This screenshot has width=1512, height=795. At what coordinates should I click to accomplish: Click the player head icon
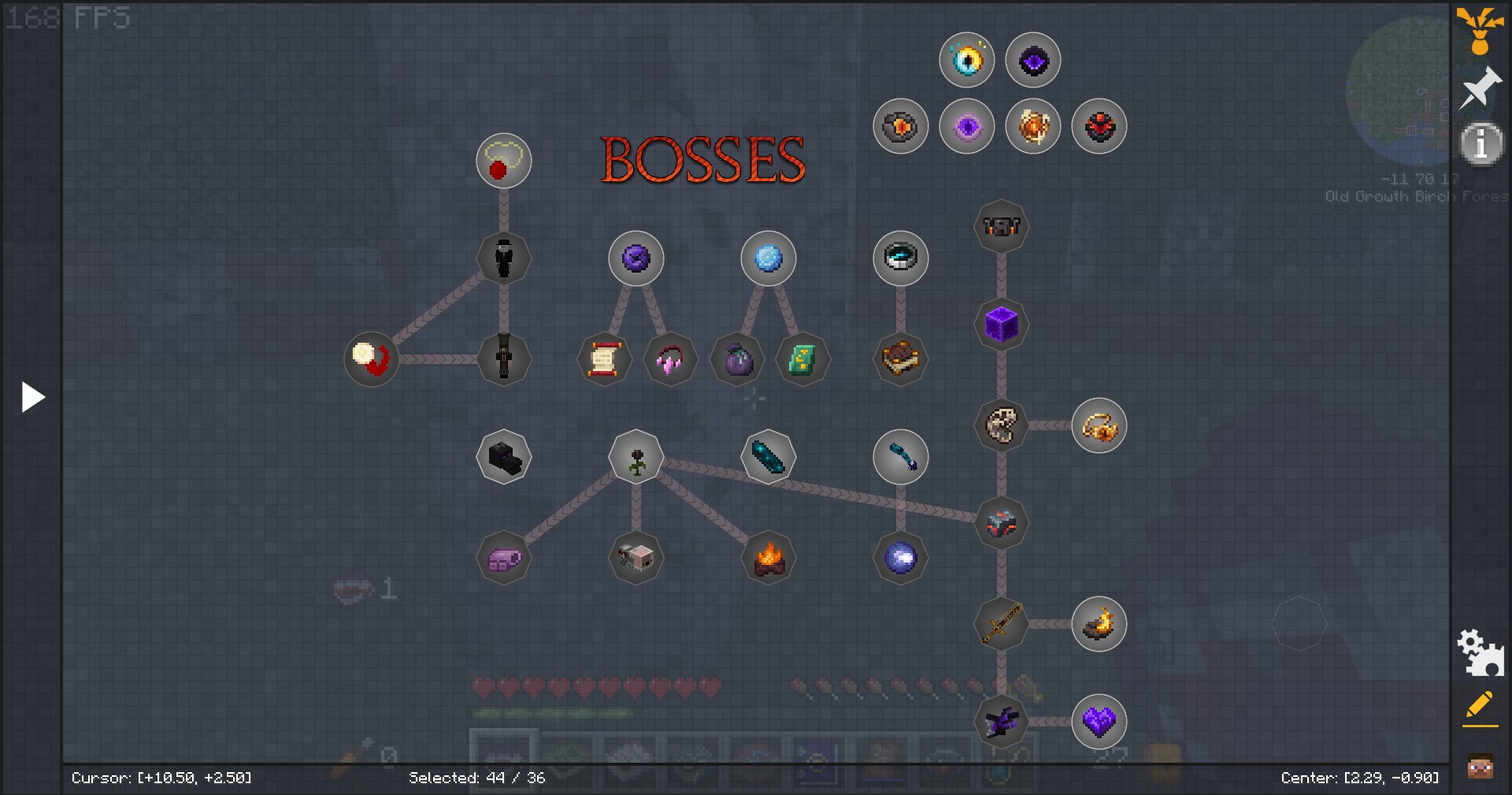1480,765
